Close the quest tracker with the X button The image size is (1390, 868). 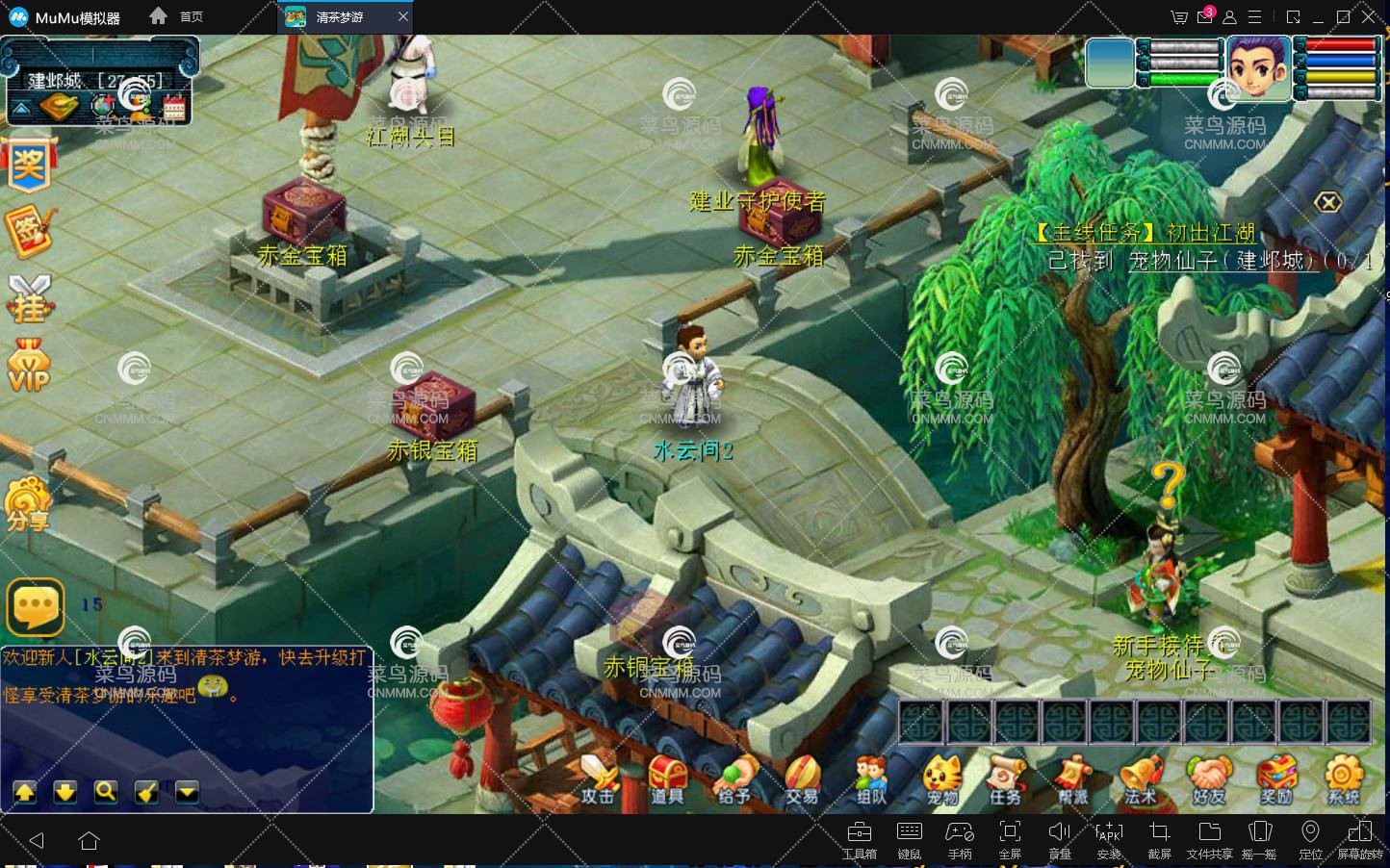pos(1328,202)
